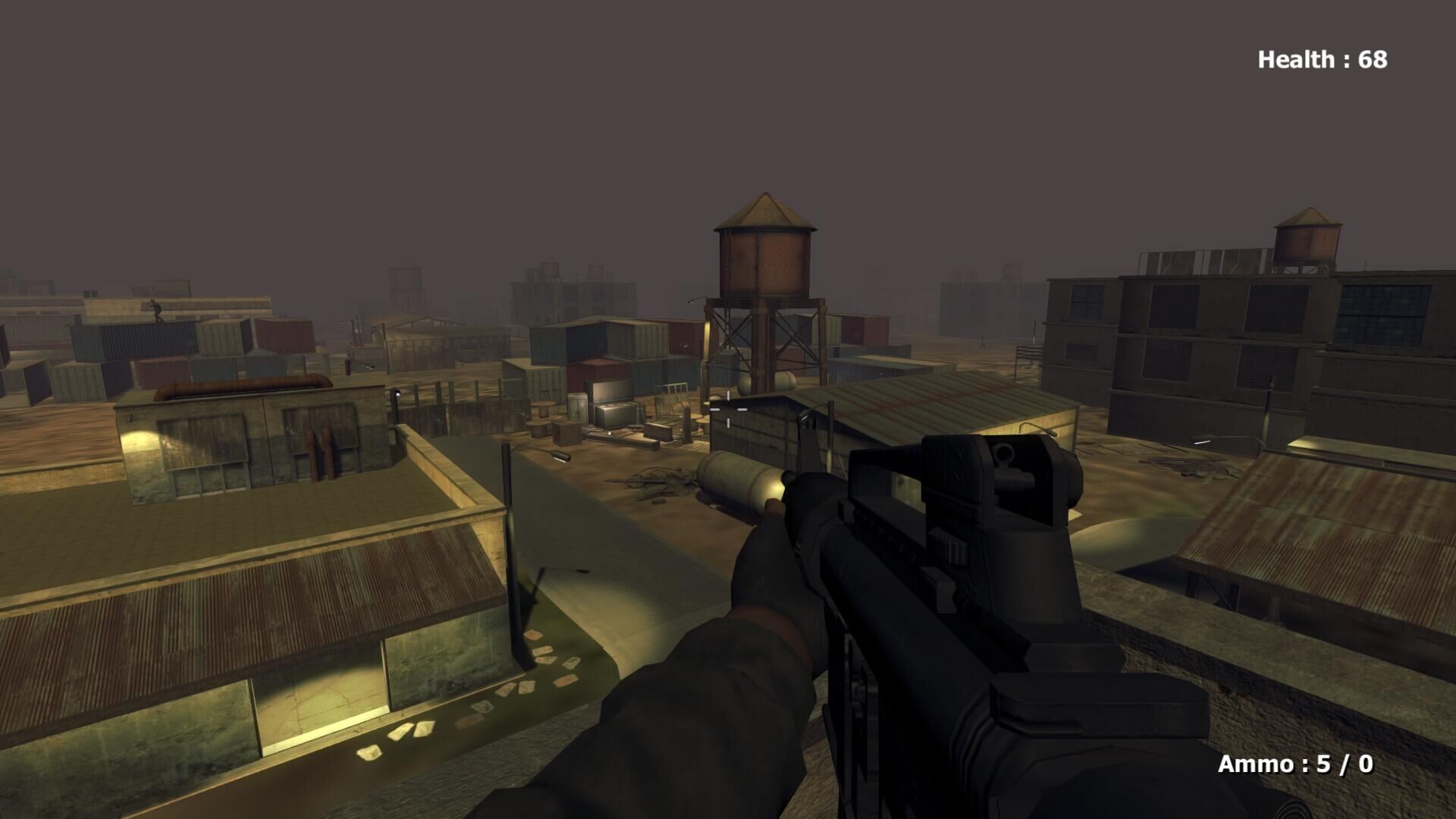
Task: Click the distant water tower on the right
Action: [1308, 235]
